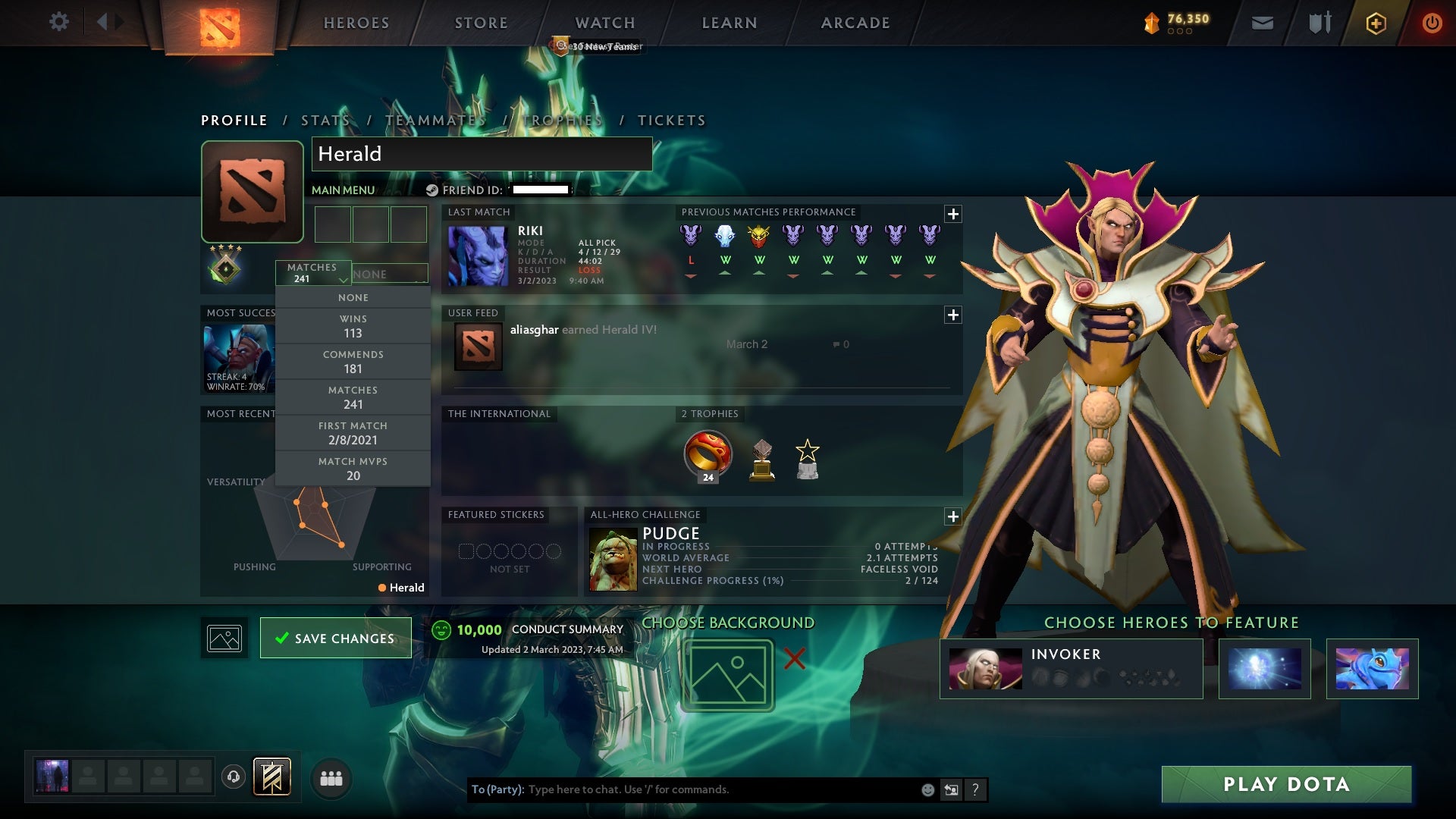Viewport: 1456px width, 819px height.
Task: Expand the Previous Matches Performance panel
Action: point(952,214)
